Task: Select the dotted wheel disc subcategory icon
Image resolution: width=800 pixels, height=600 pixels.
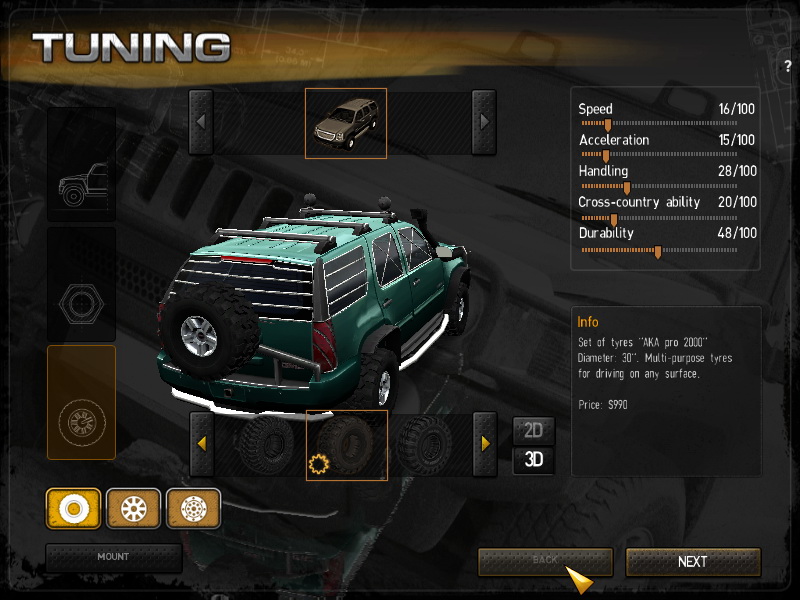Action: coord(193,509)
